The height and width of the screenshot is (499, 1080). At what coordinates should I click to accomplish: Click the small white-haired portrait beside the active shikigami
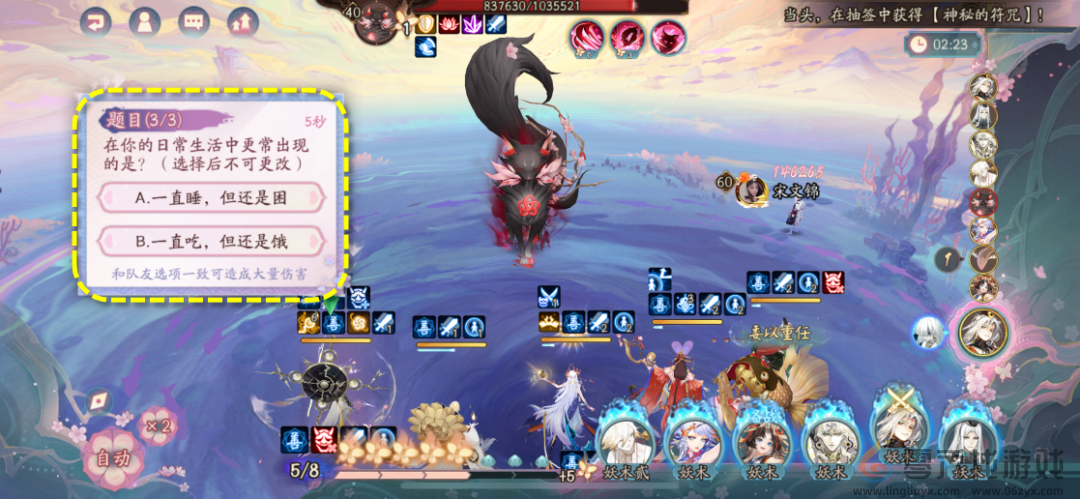click(x=929, y=333)
